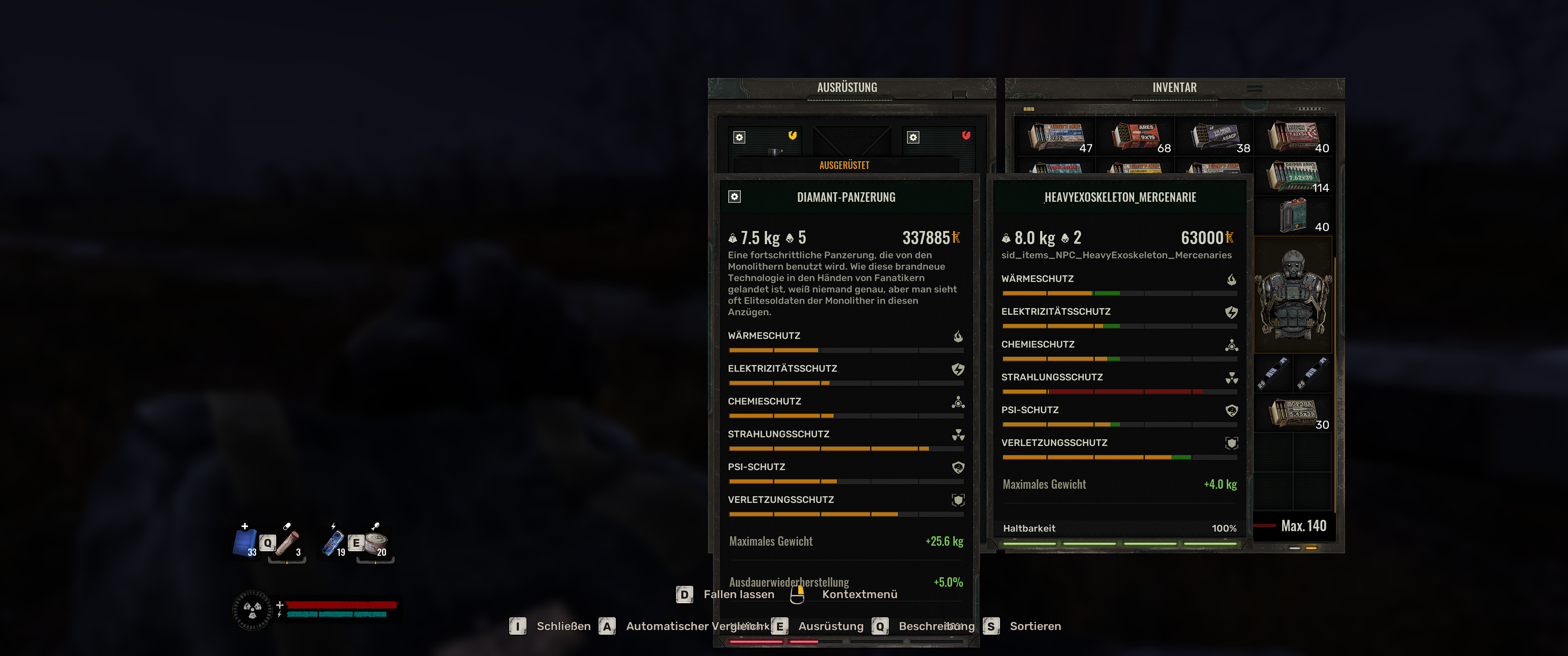Select the 7.62x39 Dnipro Arms ammo box

1293,176
